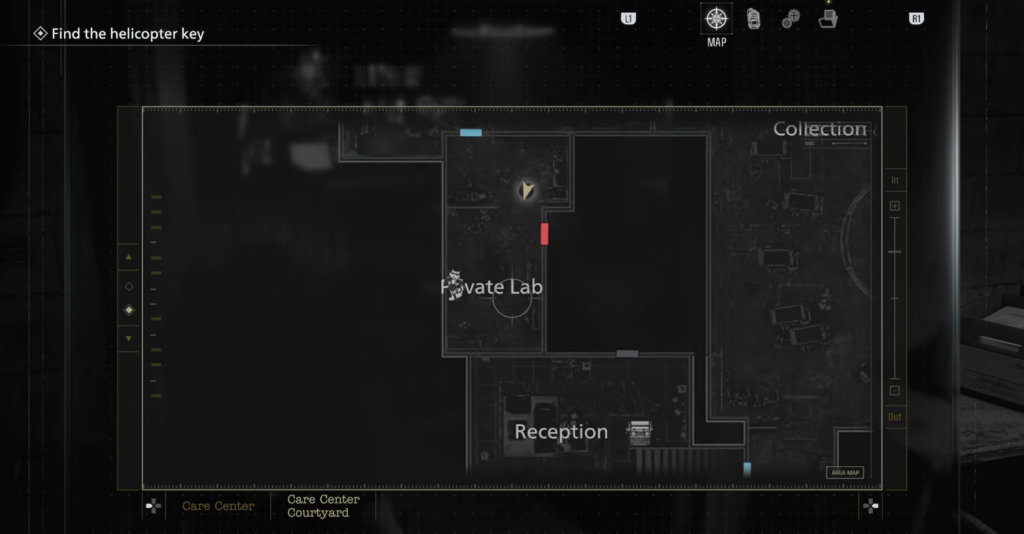Select the typewriter icon in Reception
Screen dimensions: 1024x534
[x=639, y=432]
